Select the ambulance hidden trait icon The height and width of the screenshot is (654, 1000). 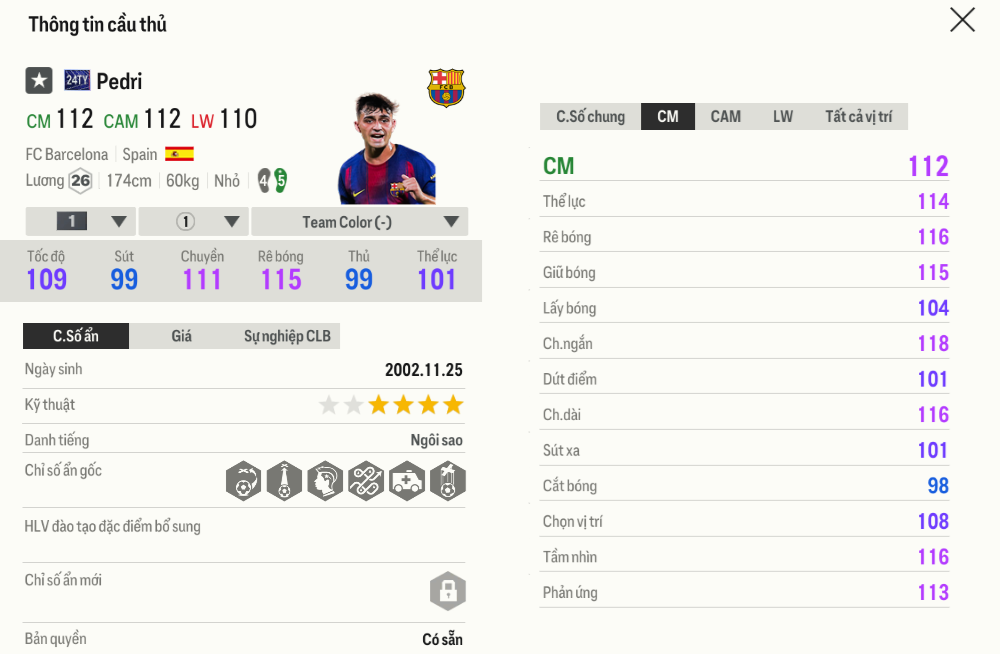click(407, 481)
